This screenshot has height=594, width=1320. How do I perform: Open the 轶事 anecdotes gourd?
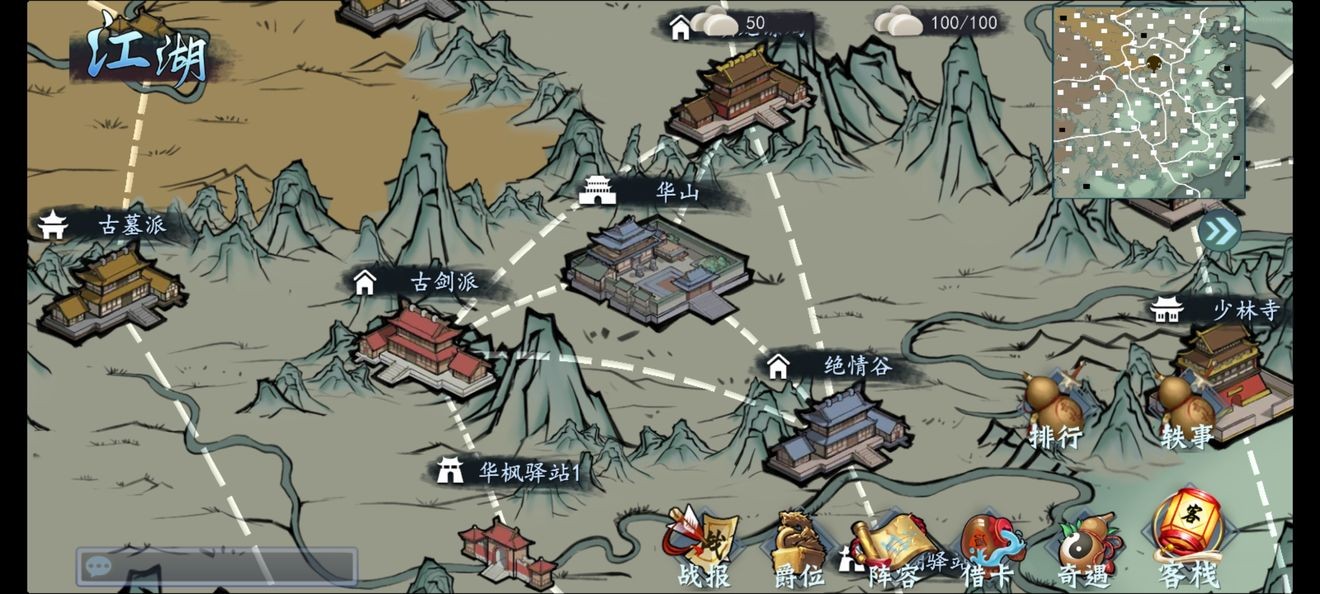(1187, 410)
